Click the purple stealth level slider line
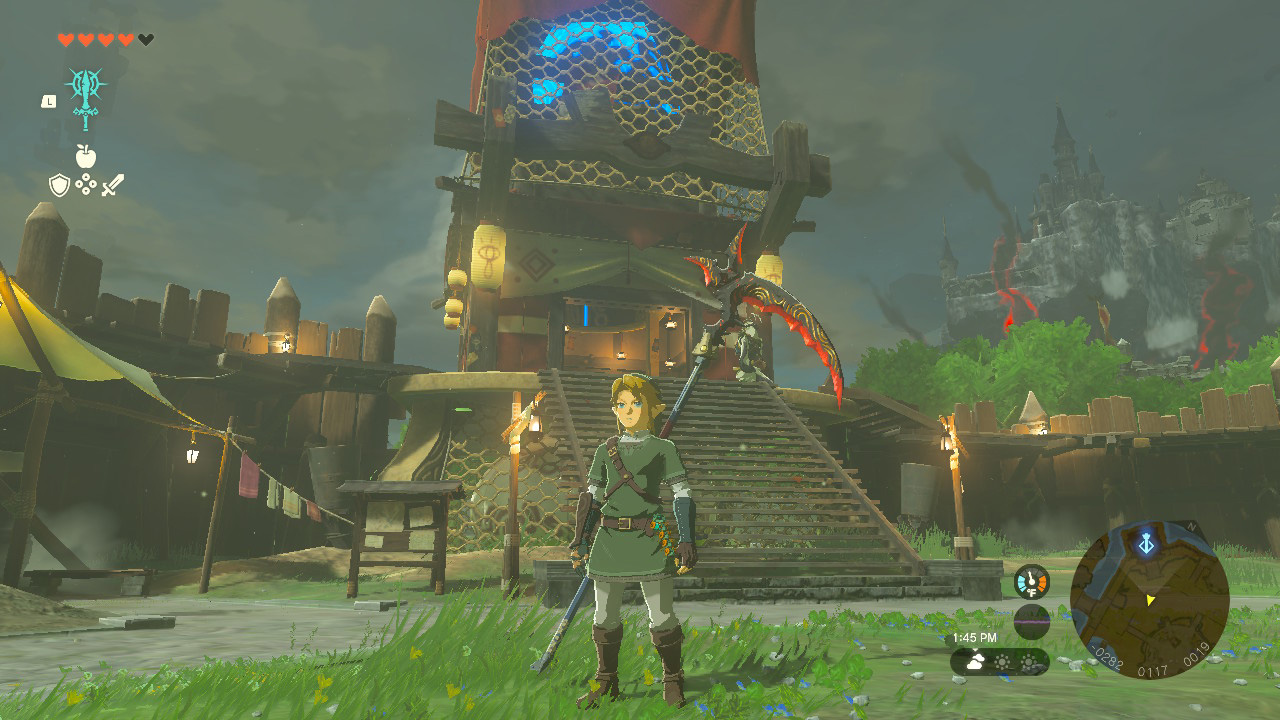 tap(1031, 622)
